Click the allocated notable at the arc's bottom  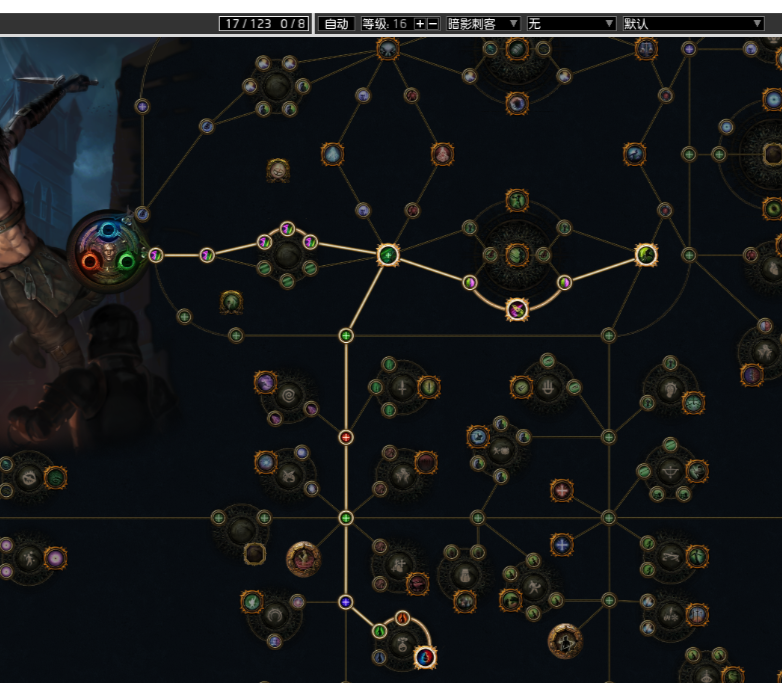click(517, 309)
